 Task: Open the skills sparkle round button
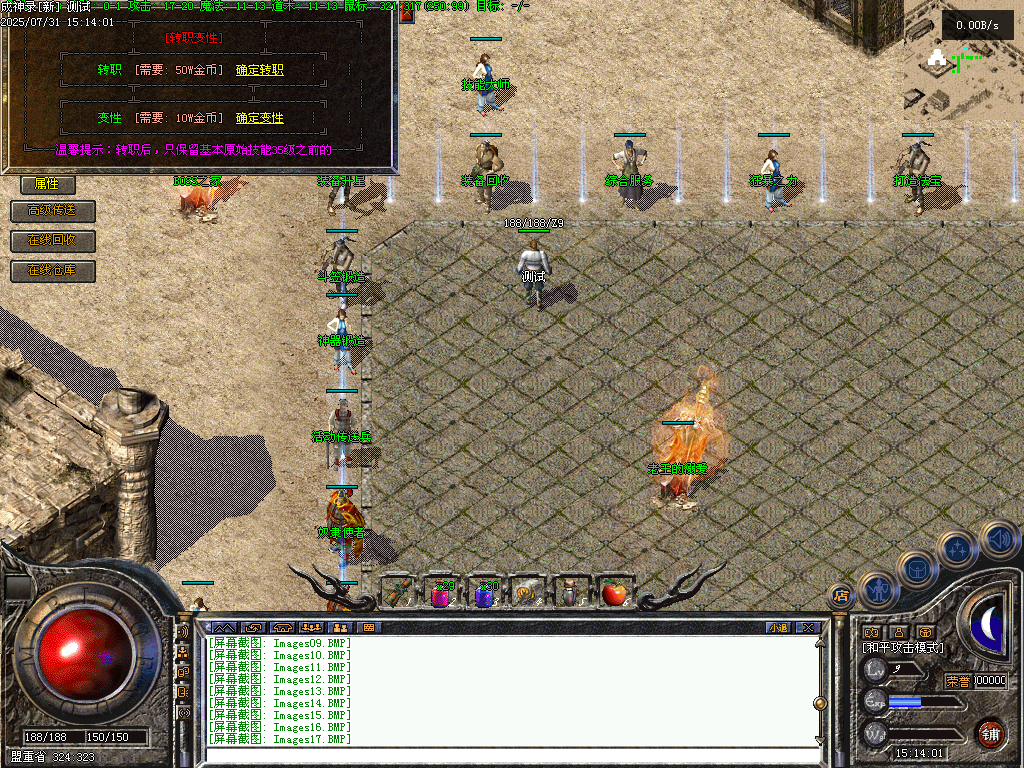958,549
